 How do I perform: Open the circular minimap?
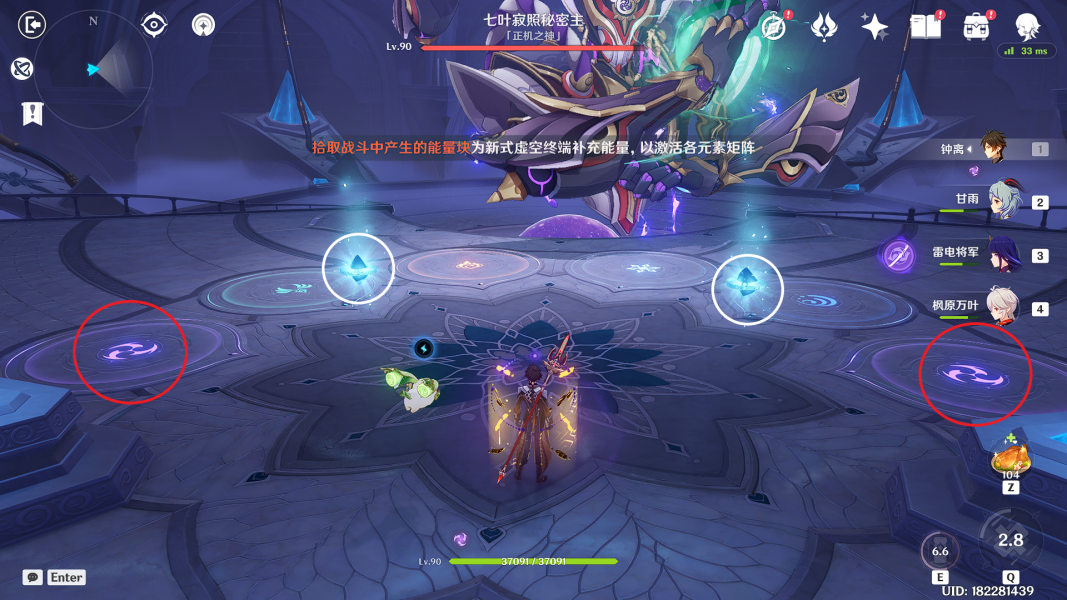pyautogui.click(x=93, y=69)
